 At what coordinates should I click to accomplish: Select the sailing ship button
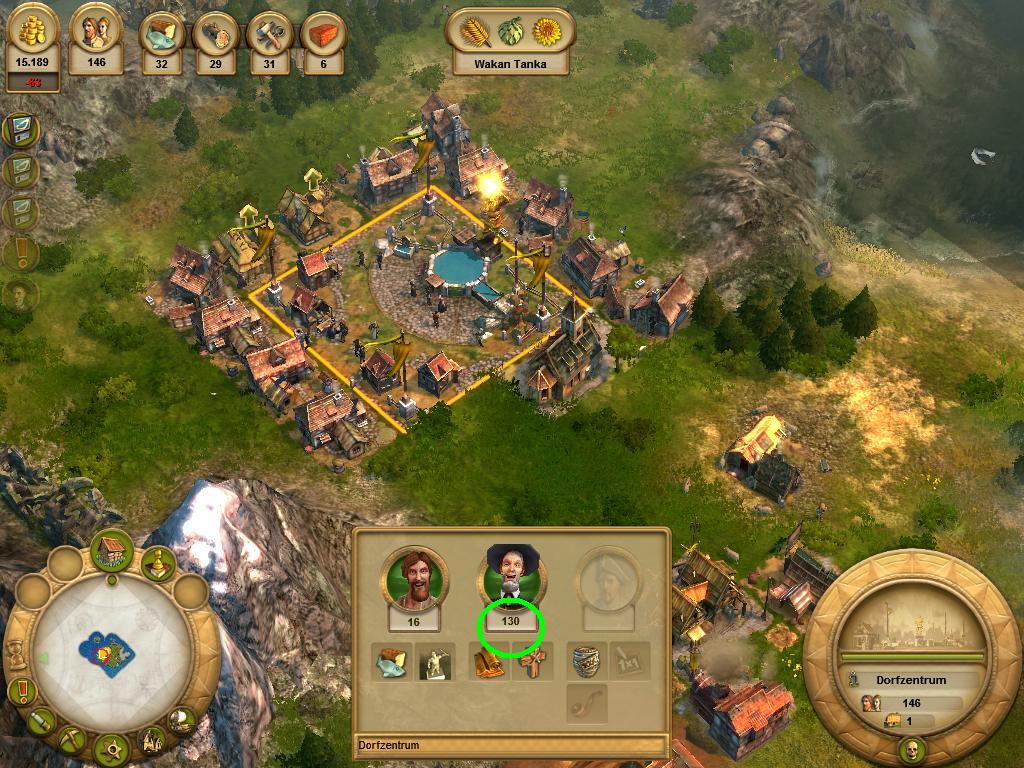coord(181,719)
